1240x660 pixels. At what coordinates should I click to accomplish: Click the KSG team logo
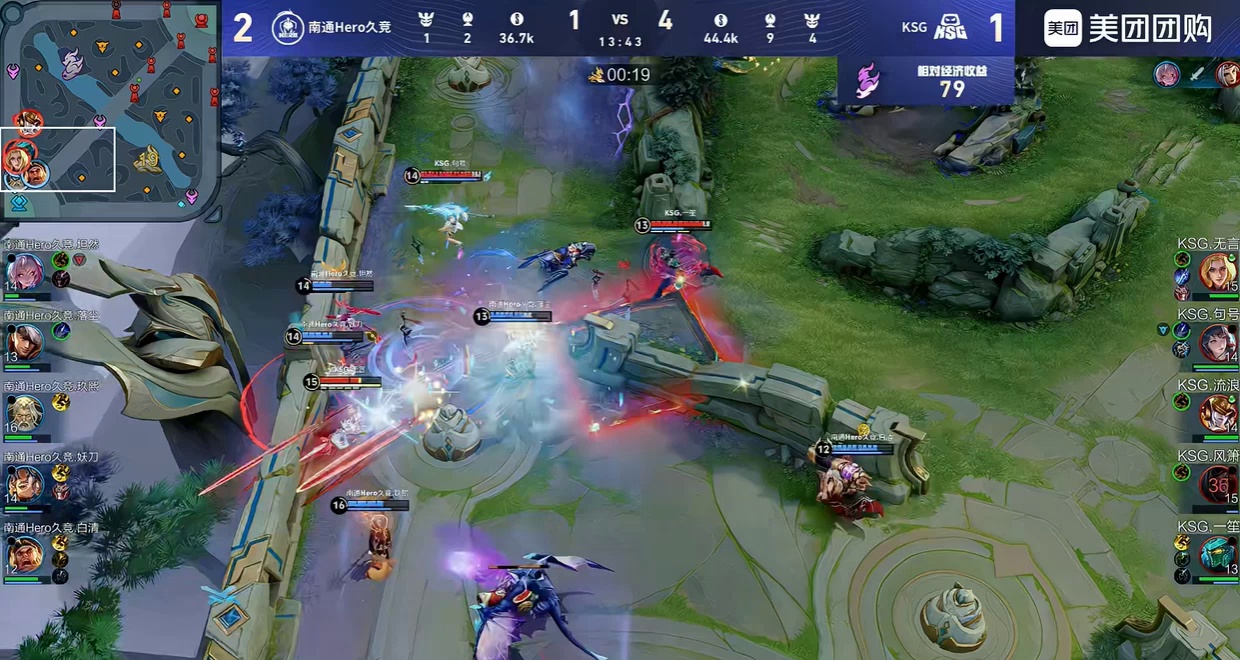949,28
